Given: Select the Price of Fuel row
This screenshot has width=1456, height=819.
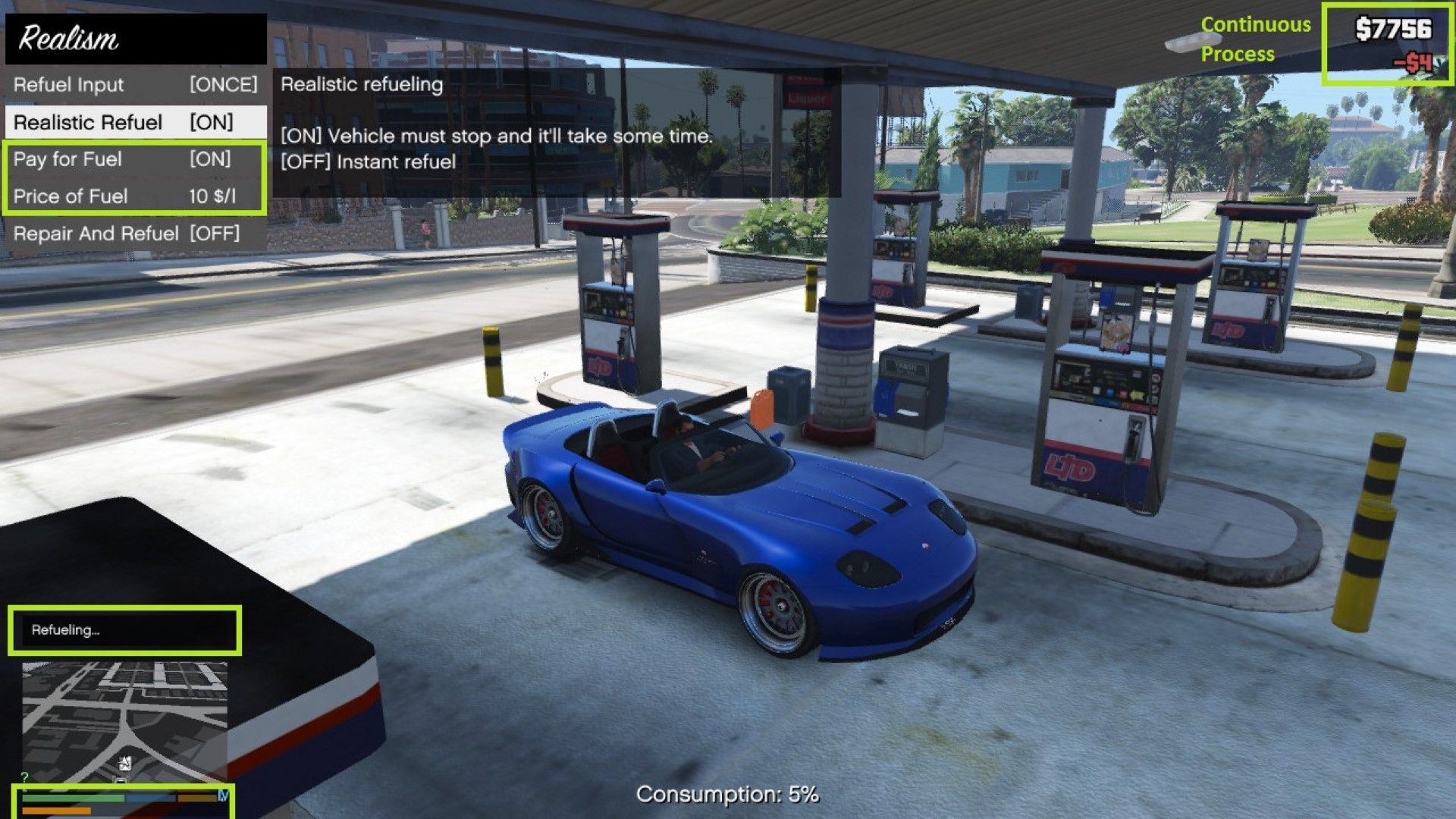Looking at the screenshot, I should coord(135,196).
